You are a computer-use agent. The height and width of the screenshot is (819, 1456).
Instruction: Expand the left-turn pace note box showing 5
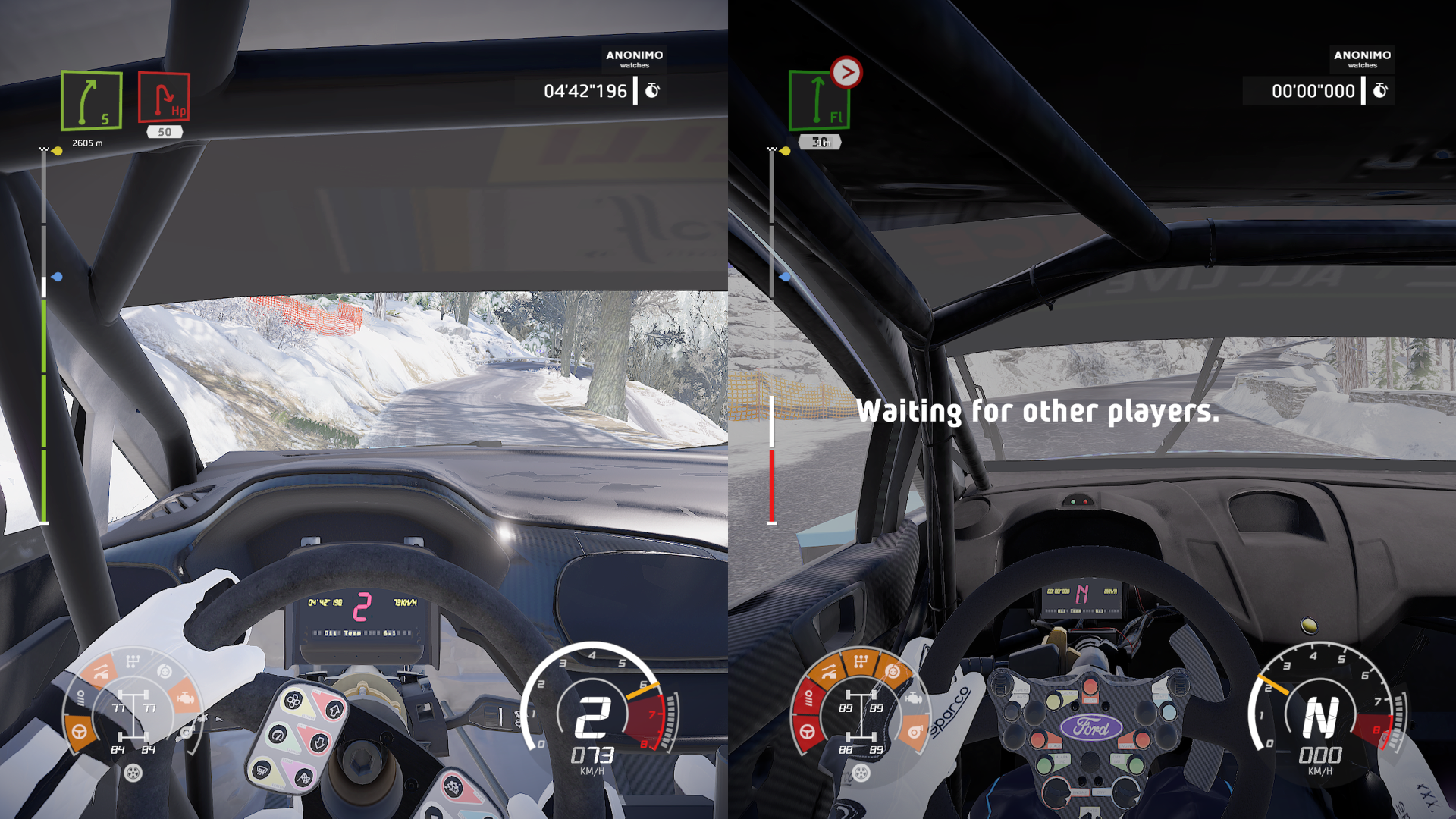point(90,101)
